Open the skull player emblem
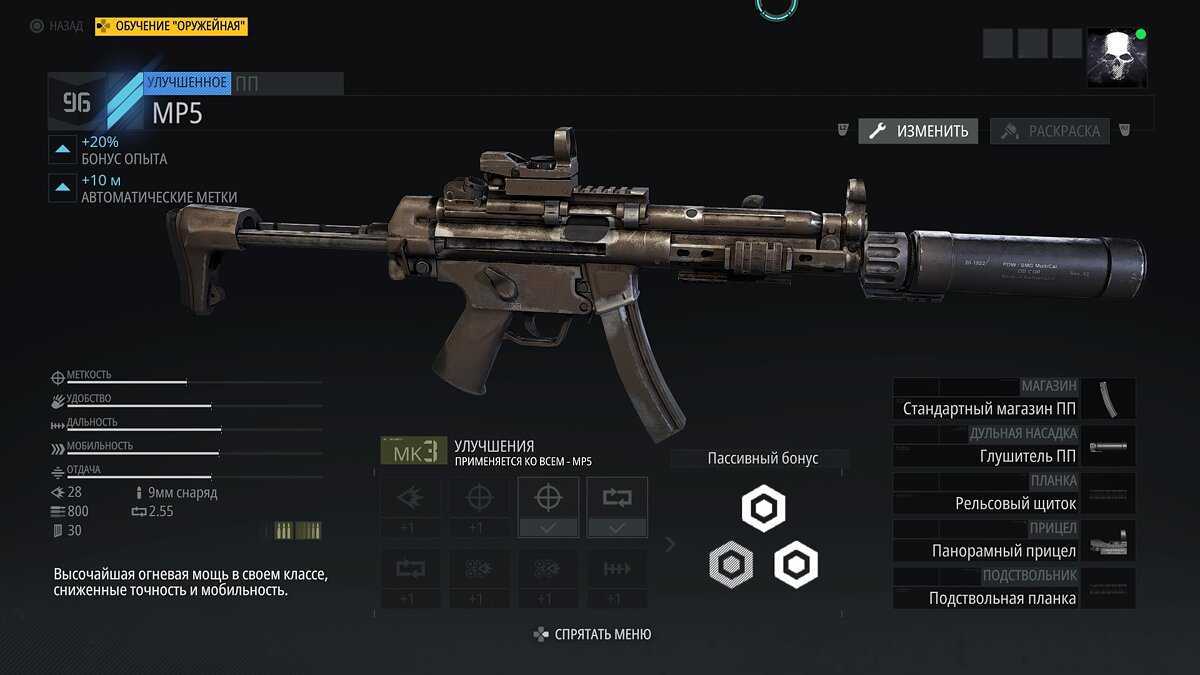This screenshot has height=675, width=1200. point(1117,57)
